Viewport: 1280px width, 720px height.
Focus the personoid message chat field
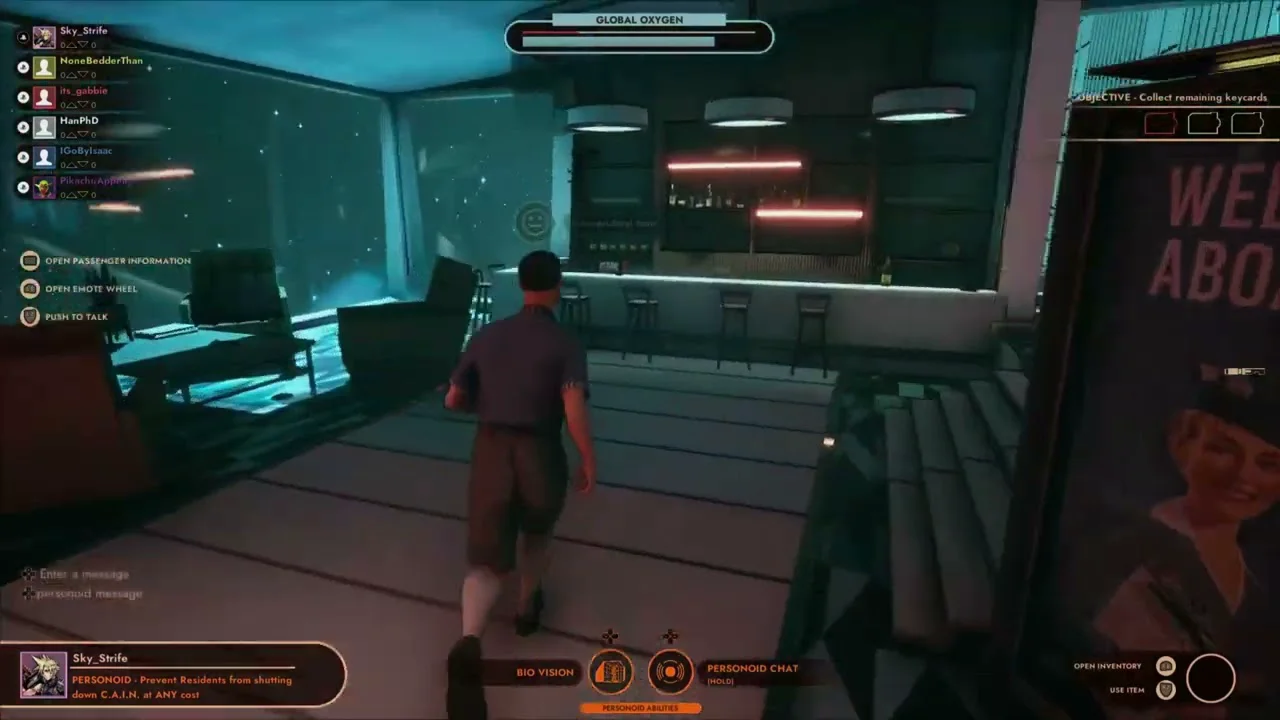tap(89, 594)
